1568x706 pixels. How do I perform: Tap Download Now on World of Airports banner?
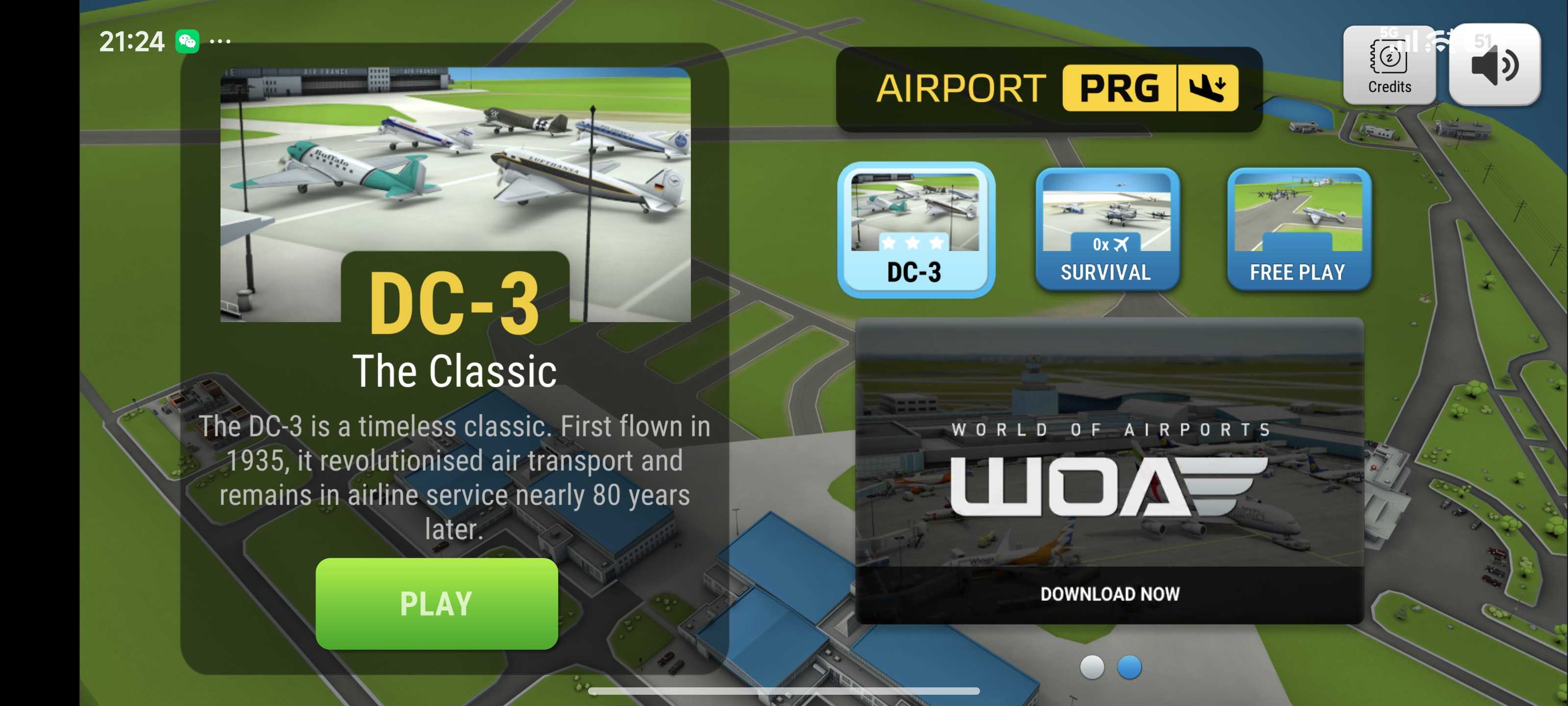[1109, 593]
